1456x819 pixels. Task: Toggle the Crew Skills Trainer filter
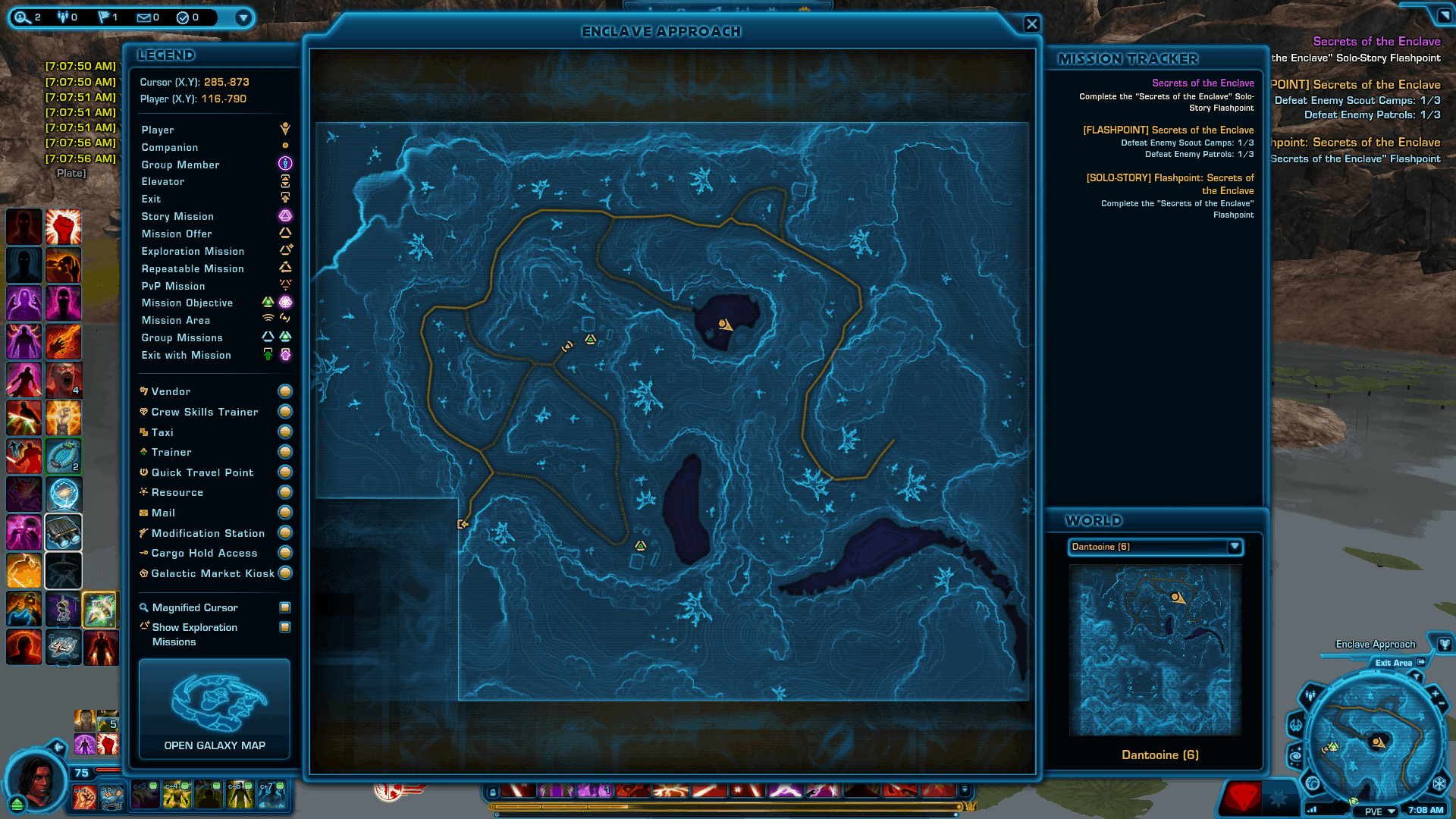pyautogui.click(x=285, y=412)
